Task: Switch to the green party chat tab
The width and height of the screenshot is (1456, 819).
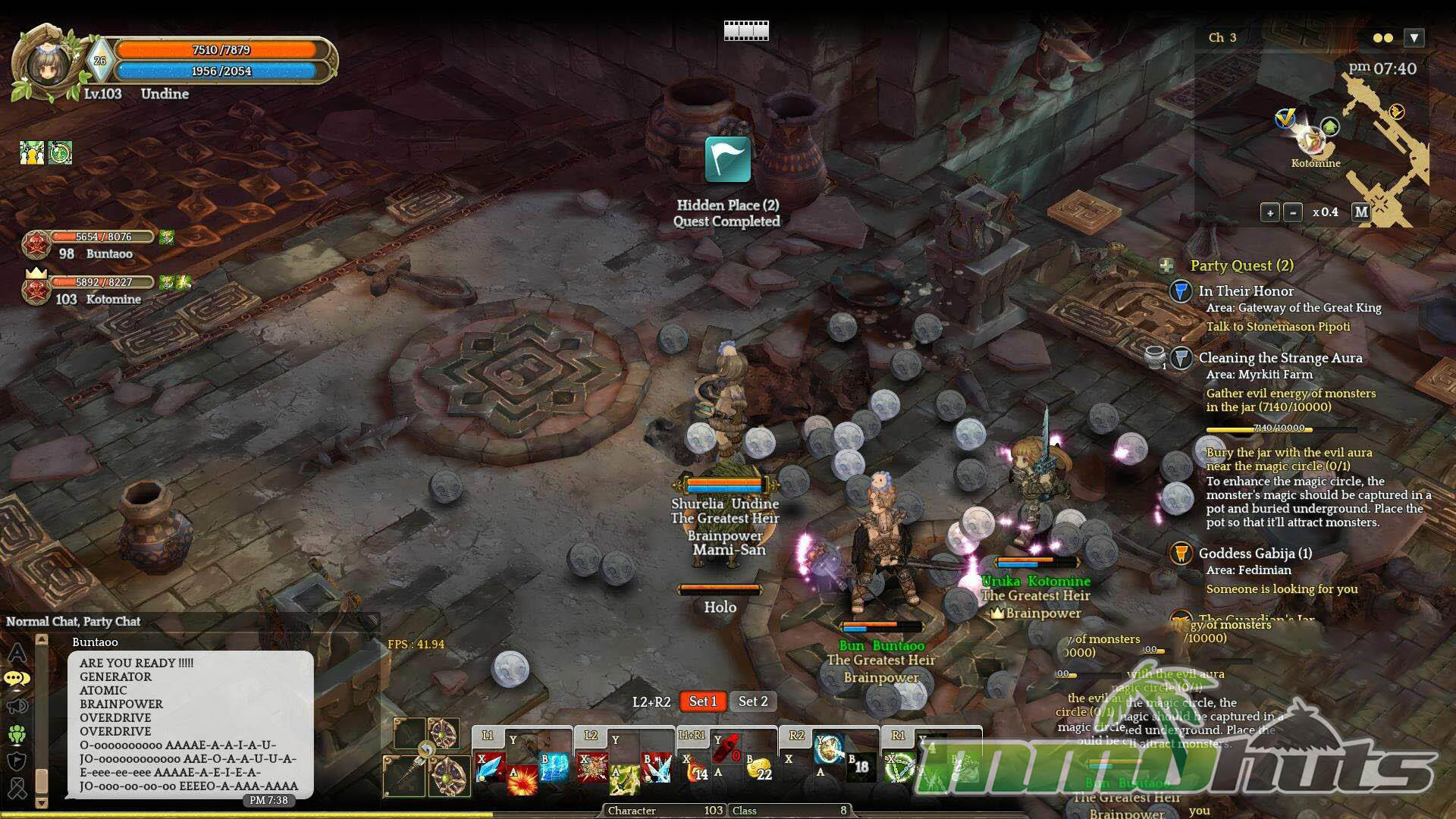Action: tap(17, 734)
